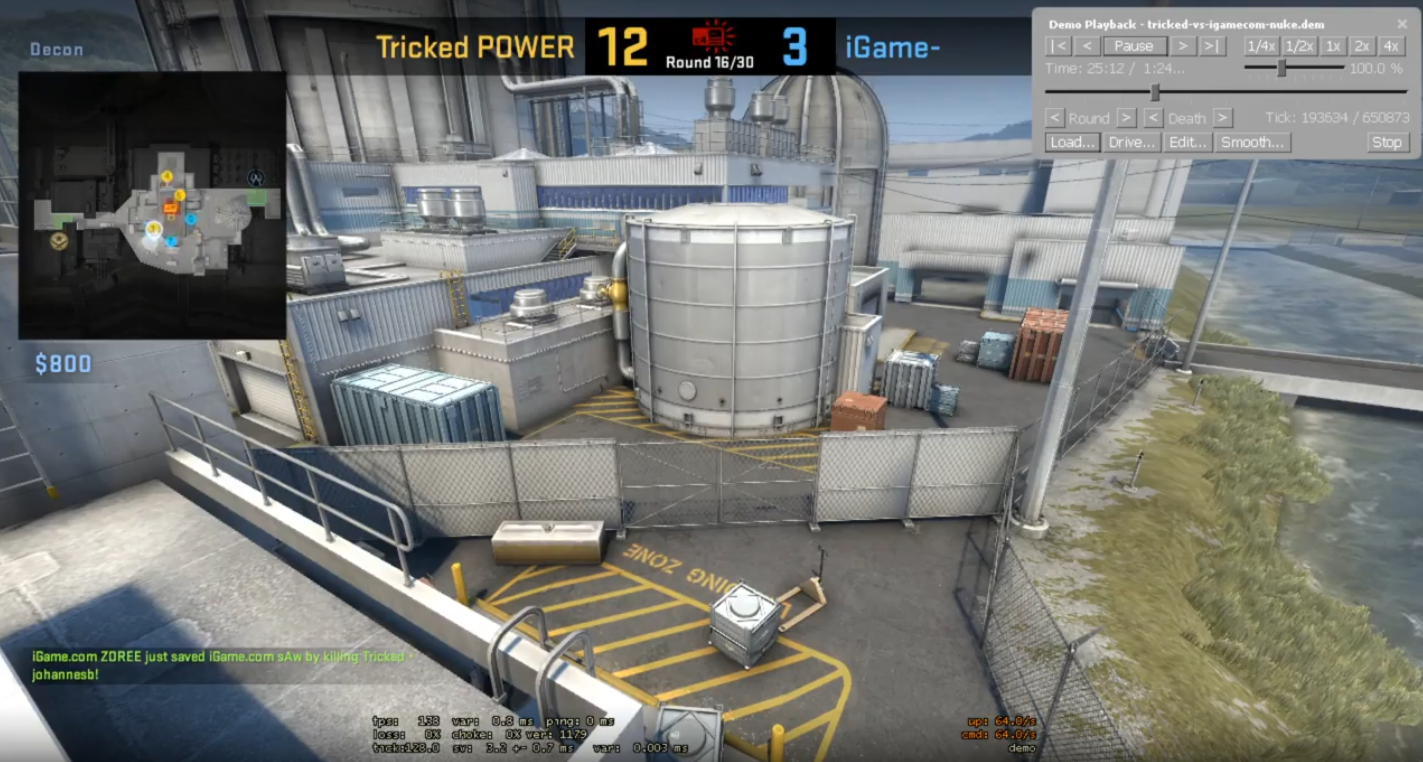Click the demo timeline progress slider
The width and height of the screenshot is (1423, 762).
(1155, 92)
